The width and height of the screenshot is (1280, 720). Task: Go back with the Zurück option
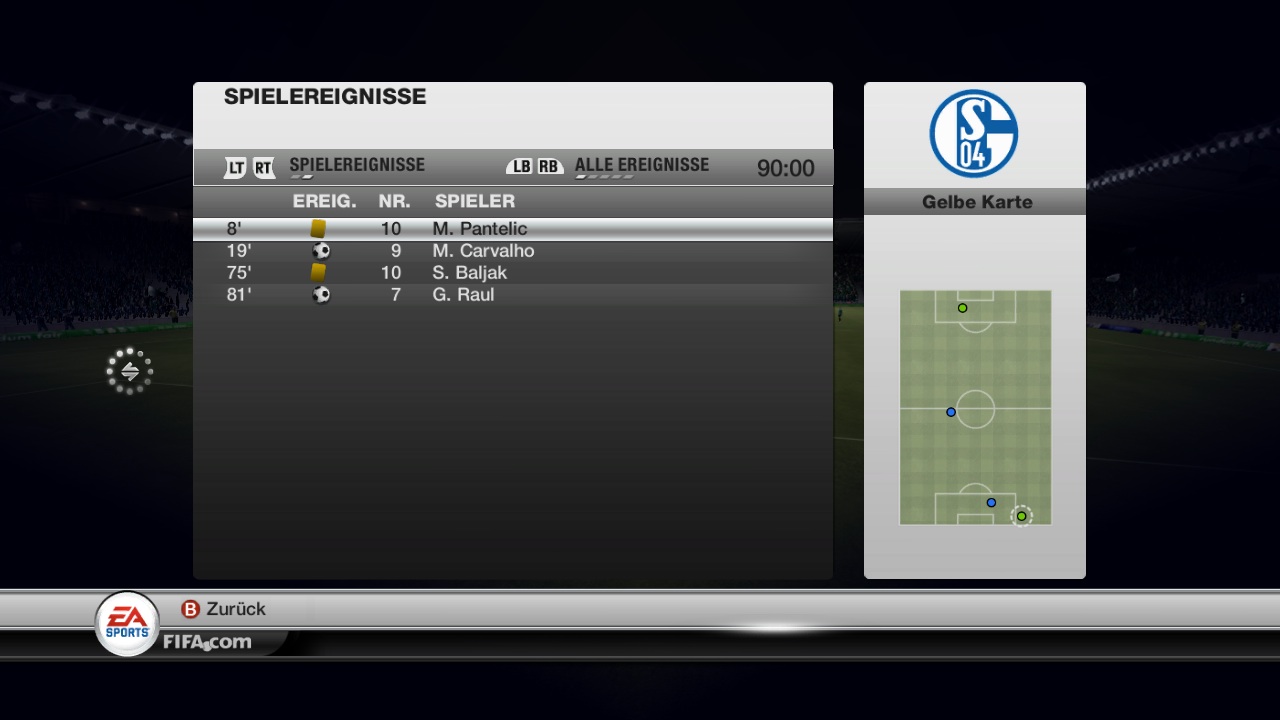point(224,609)
